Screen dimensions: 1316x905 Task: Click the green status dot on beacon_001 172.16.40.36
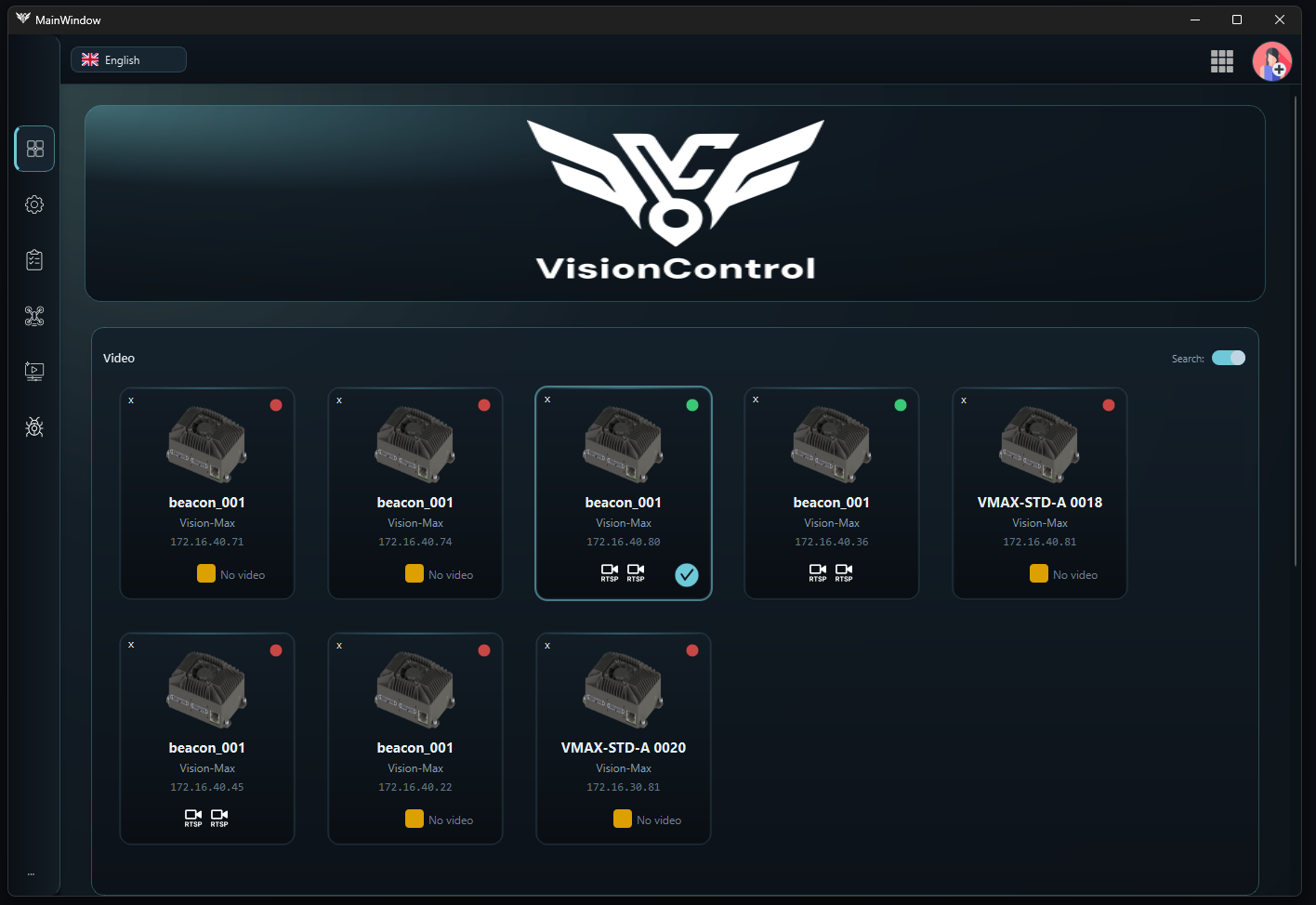[900, 404]
